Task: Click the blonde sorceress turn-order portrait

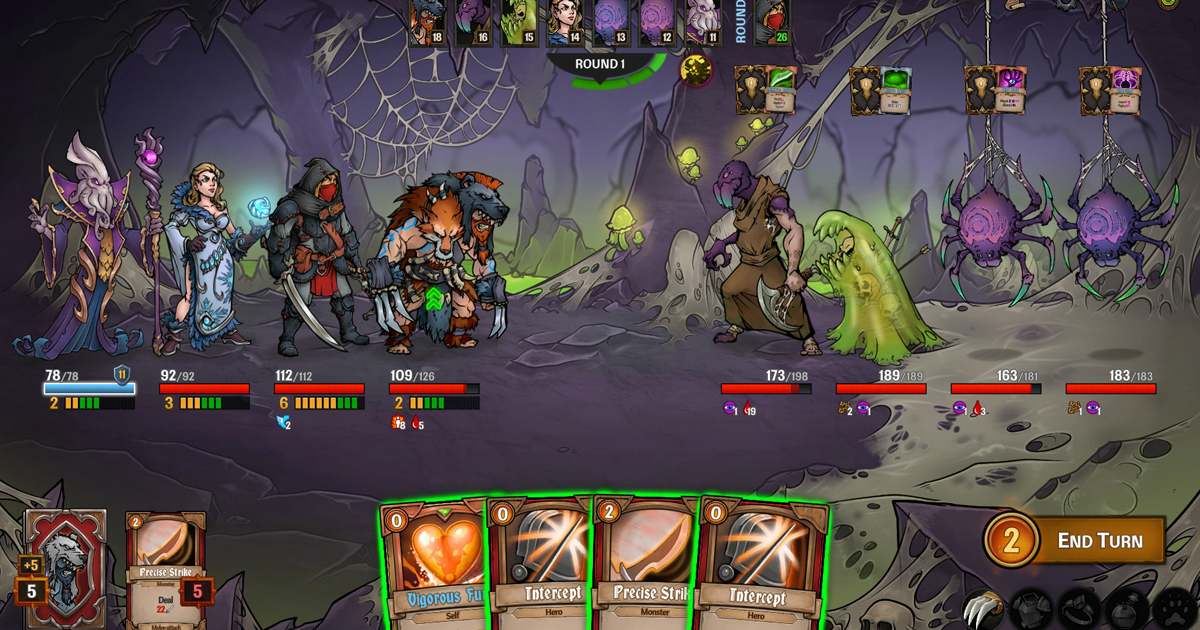Action: [x=565, y=22]
